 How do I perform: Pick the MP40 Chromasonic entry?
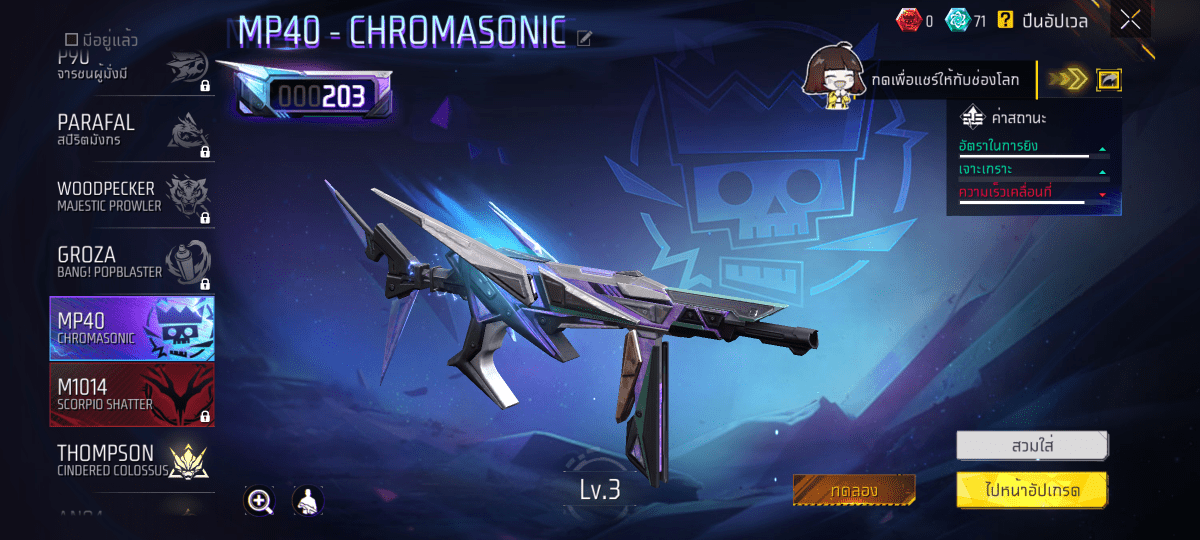coord(132,328)
